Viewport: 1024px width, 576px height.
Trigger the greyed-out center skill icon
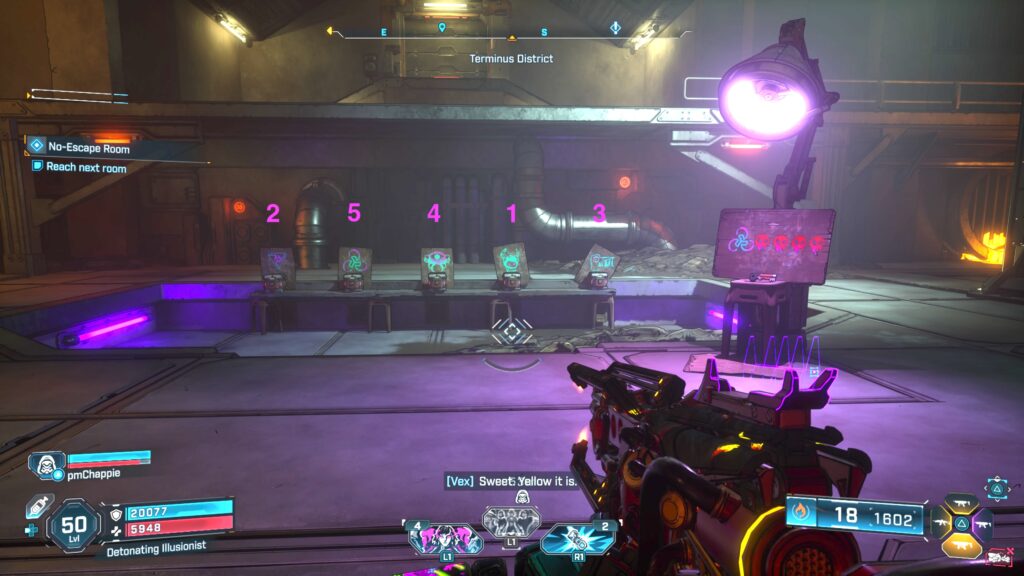click(x=511, y=520)
